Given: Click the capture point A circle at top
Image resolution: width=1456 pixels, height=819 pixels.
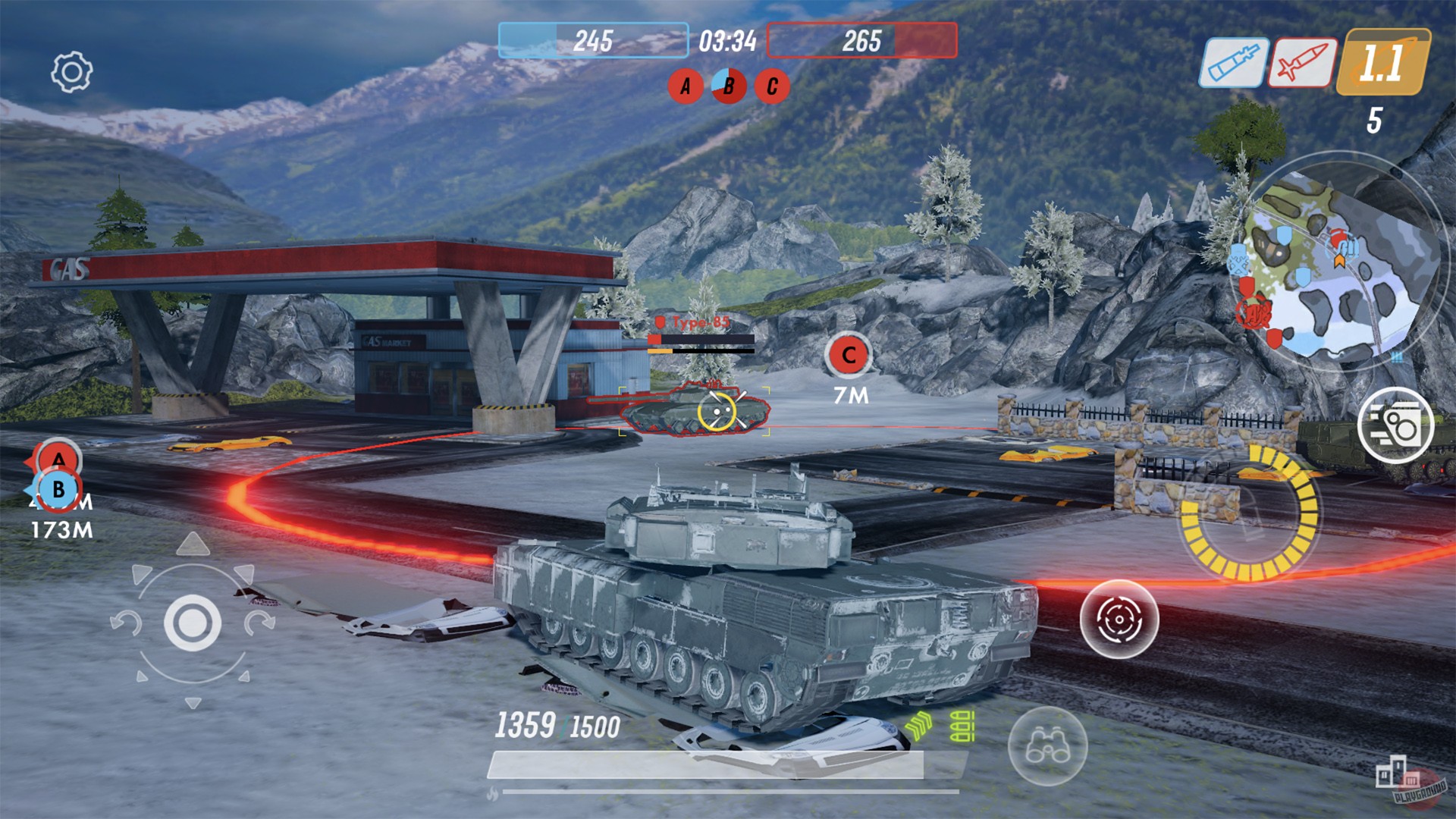Looking at the screenshot, I should point(686,86).
